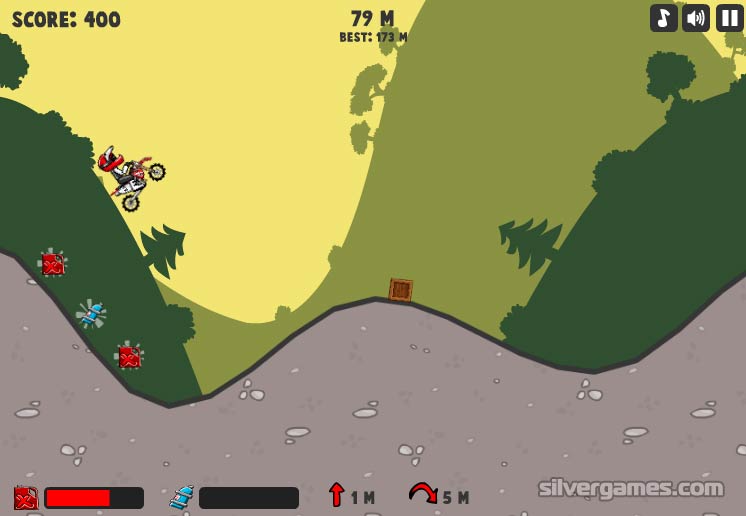Visit the silvergames.com link
This screenshot has width=746, height=516.
point(630,488)
